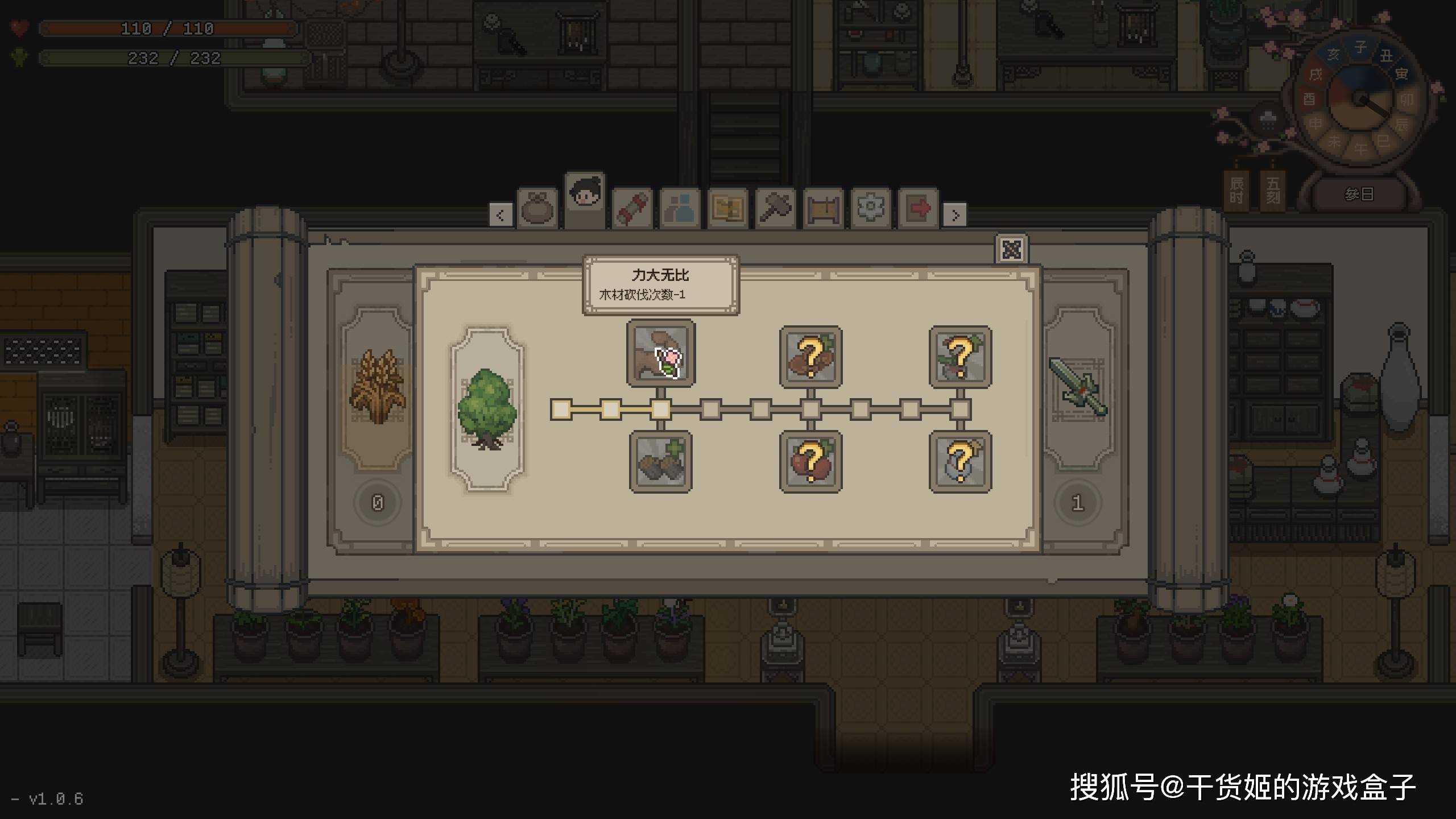The width and height of the screenshot is (1456, 819).
Task: Show the map tab
Action: 727,208
